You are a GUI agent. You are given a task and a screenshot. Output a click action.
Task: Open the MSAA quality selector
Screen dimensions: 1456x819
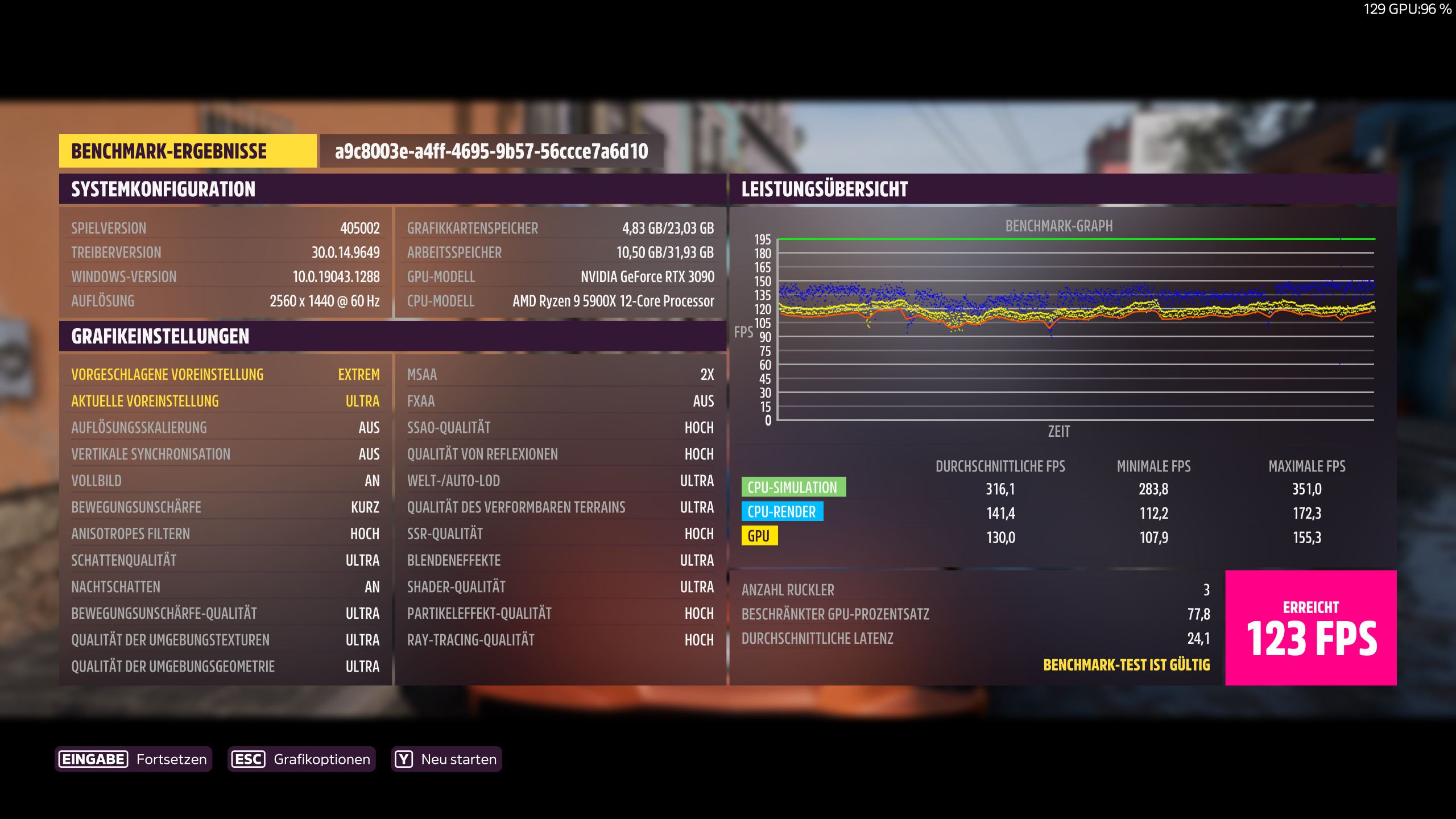tap(560, 374)
